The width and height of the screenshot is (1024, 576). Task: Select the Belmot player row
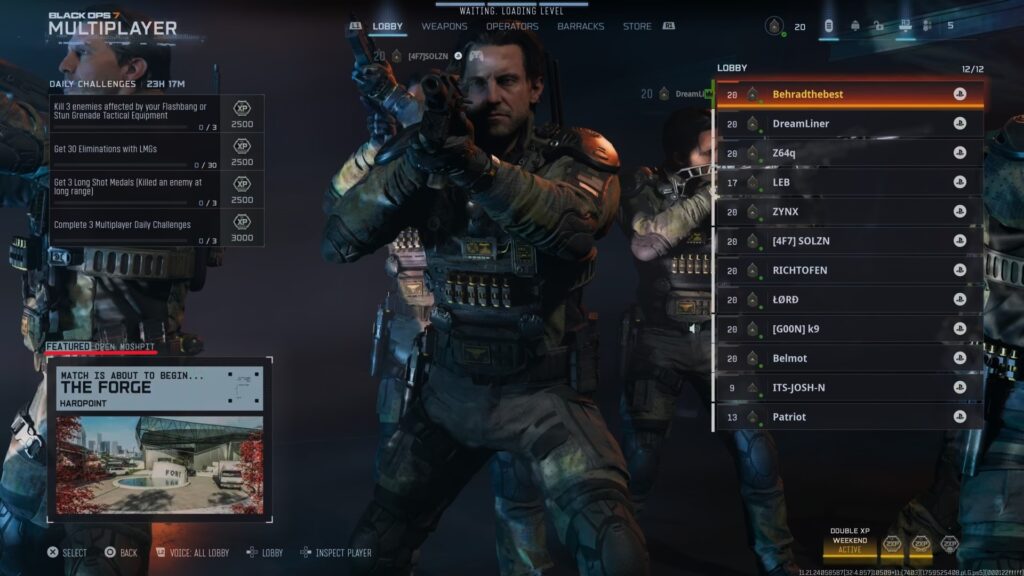pyautogui.click(x=849, y=358)
